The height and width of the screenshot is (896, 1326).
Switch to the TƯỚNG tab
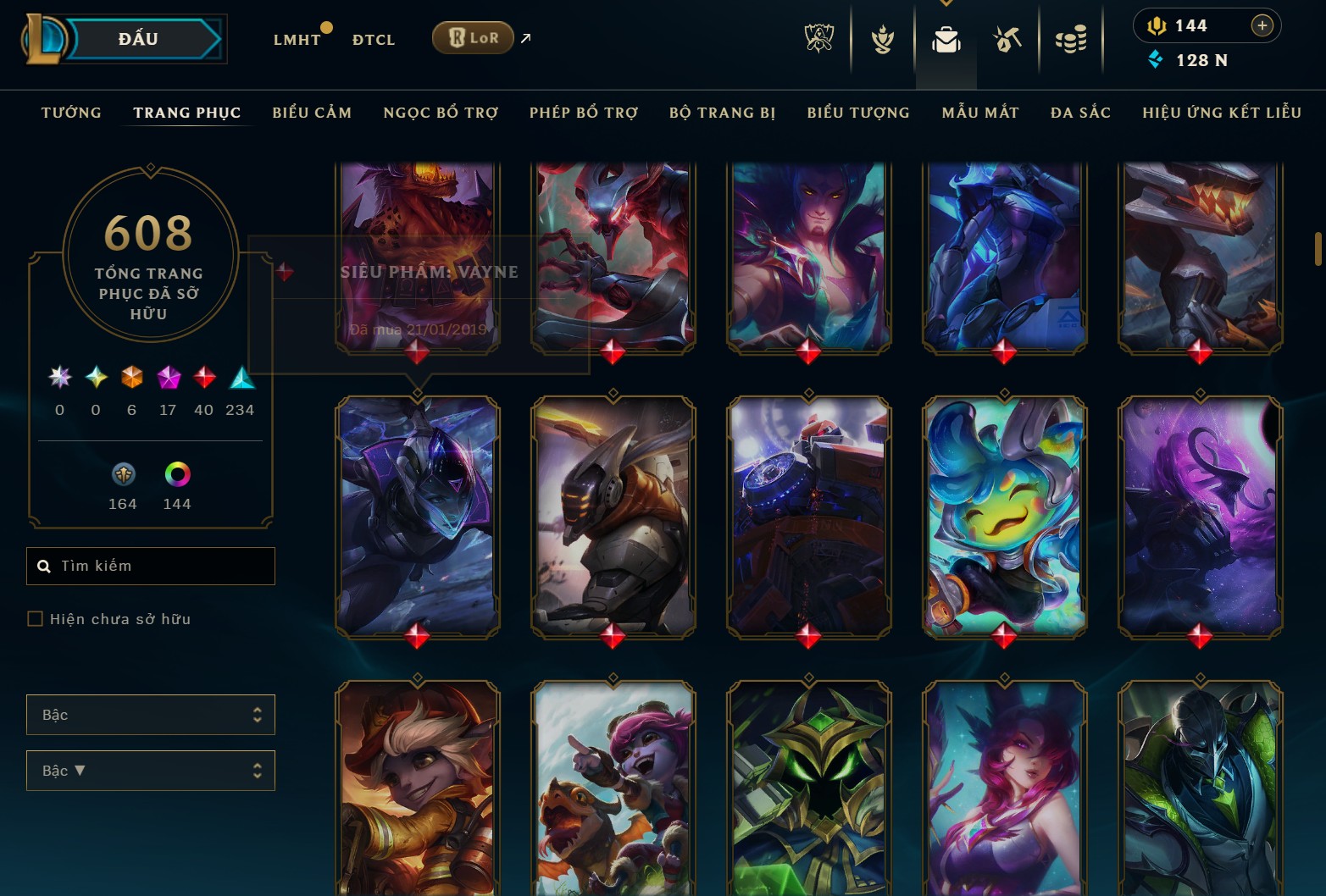tap(71, 112)
